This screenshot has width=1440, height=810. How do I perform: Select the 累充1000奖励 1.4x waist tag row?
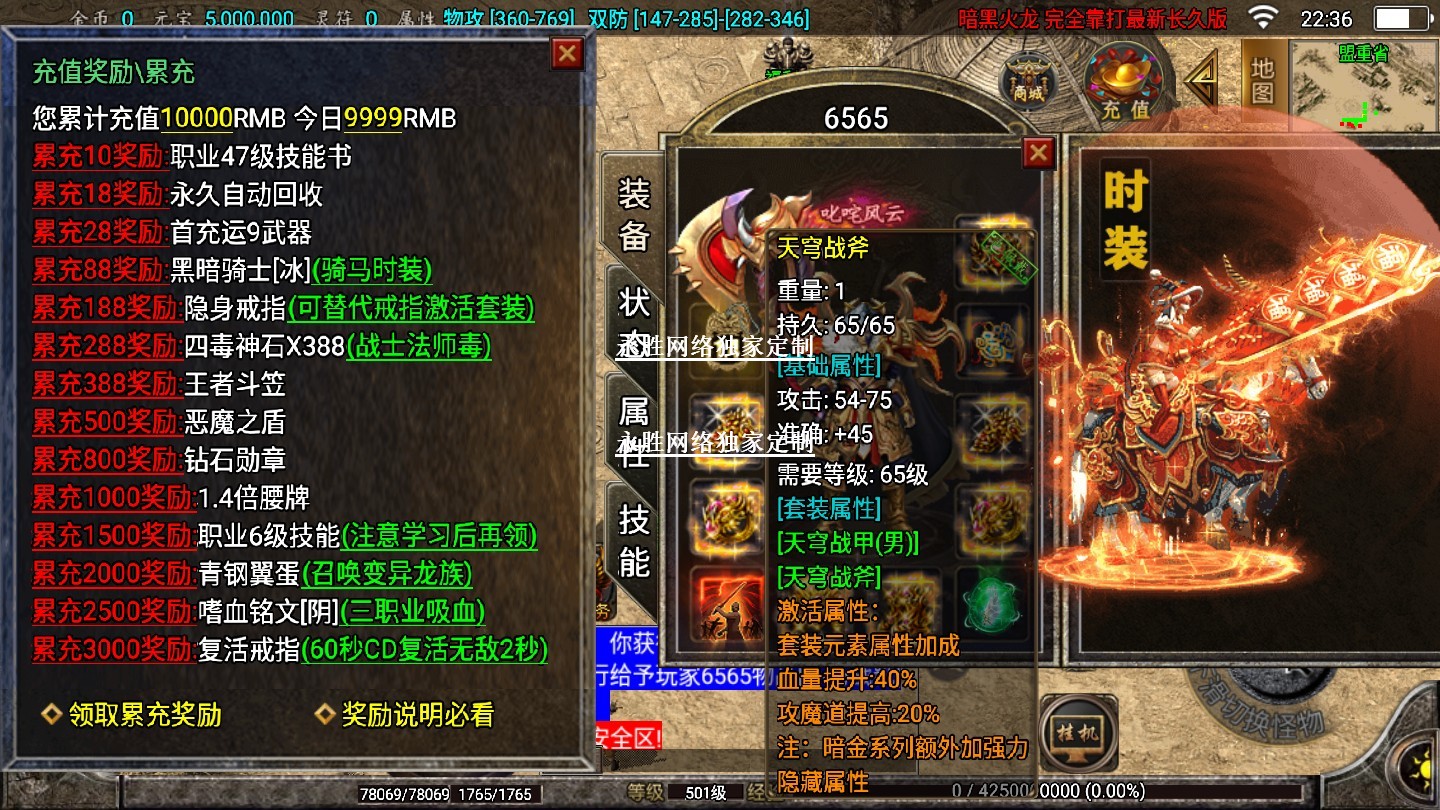(113, 498)
